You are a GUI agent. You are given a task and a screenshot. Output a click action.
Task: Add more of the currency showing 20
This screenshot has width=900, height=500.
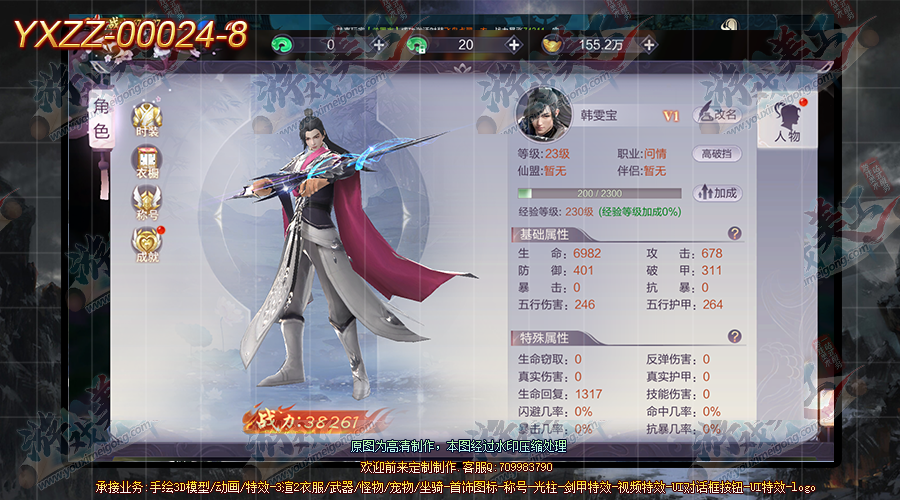pyautogui.click(x=514, y=44)
